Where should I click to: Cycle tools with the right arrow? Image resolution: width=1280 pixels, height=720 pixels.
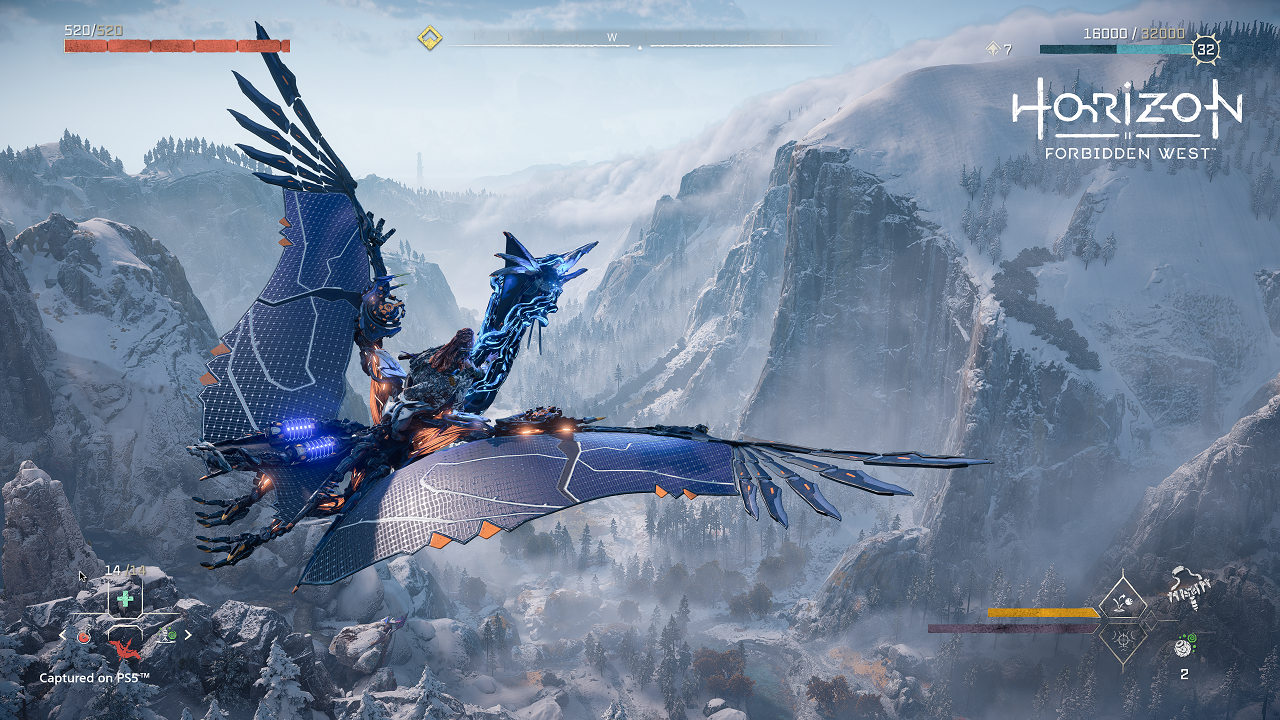click(x=188, y=634)
